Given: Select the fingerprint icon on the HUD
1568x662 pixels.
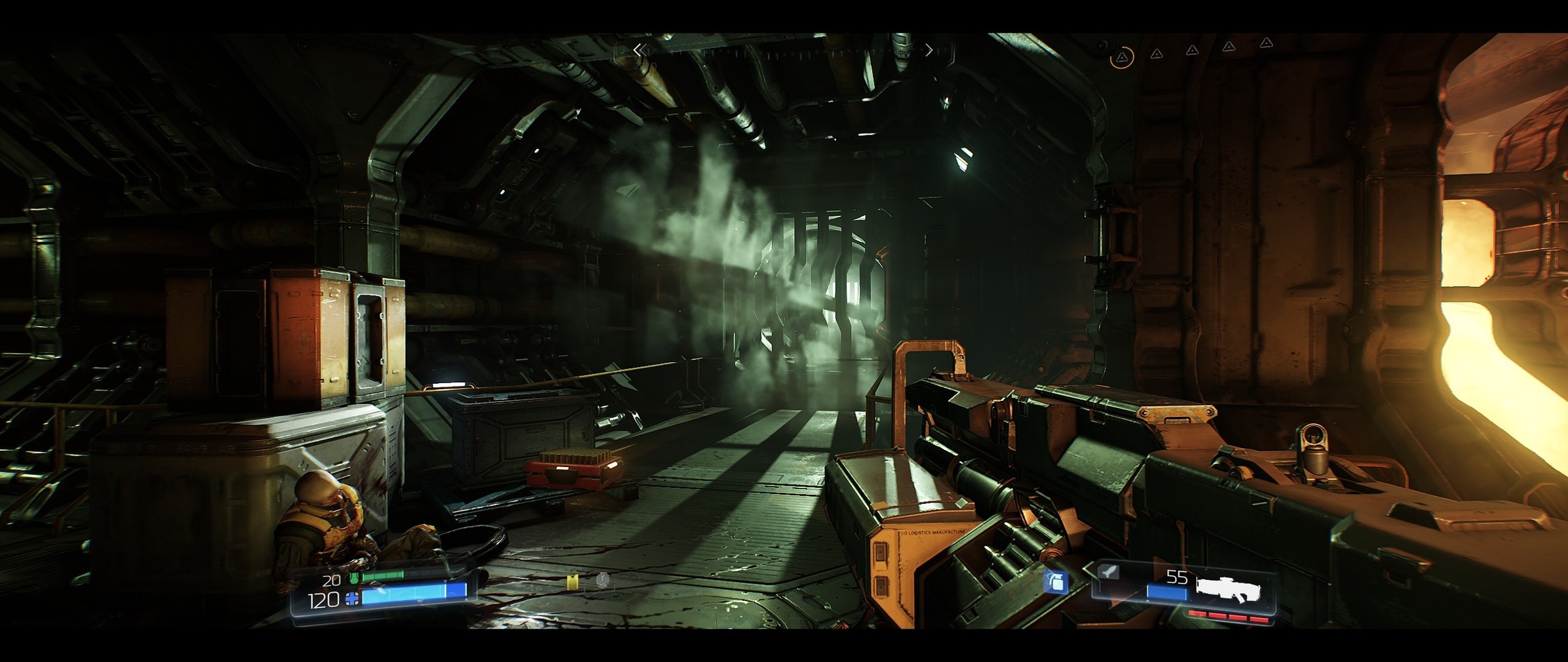Looking at the screenshot, I should click(602, 580).
